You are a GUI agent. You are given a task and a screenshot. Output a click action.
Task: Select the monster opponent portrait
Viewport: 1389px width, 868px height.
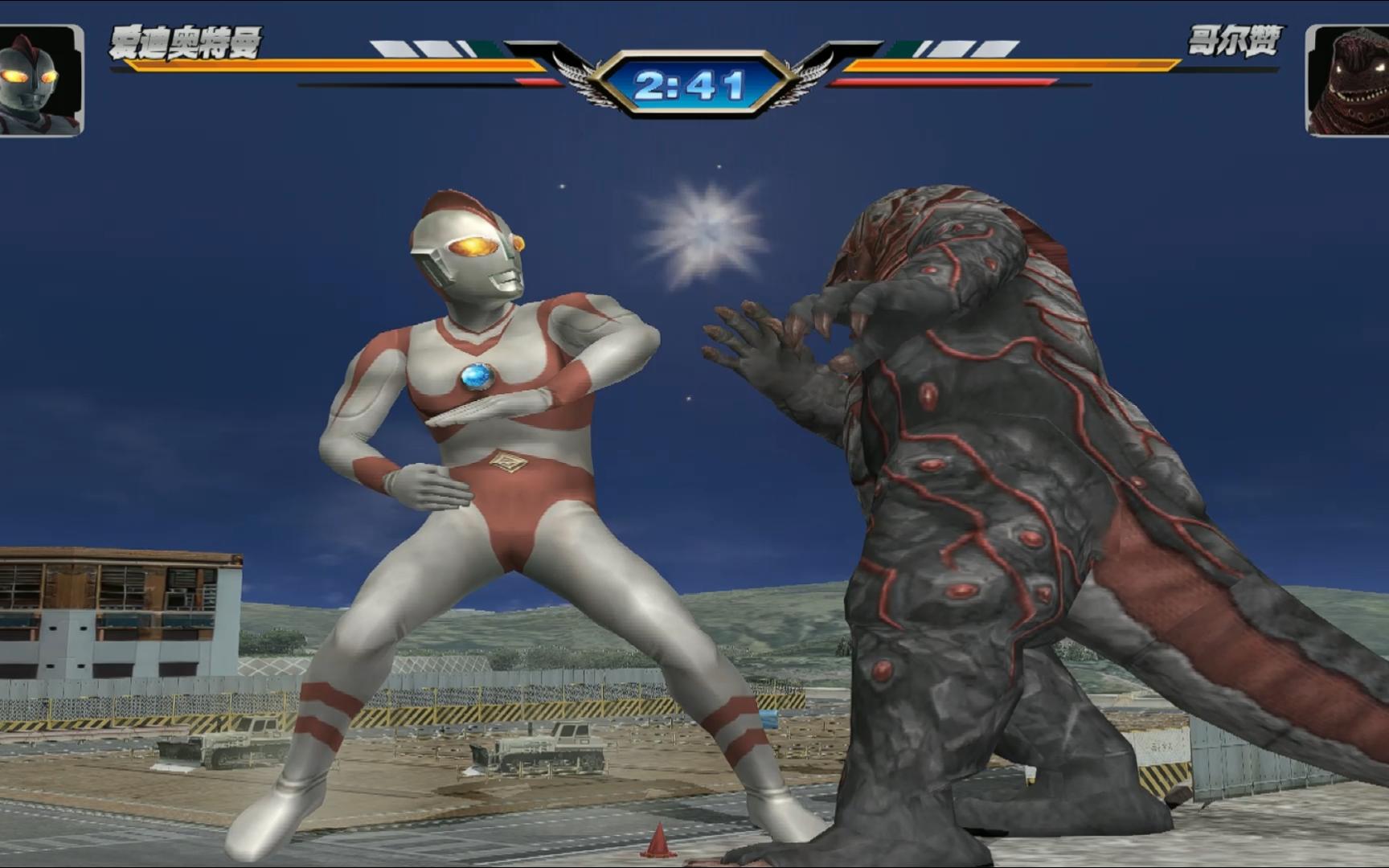(x=1349, y=80)
